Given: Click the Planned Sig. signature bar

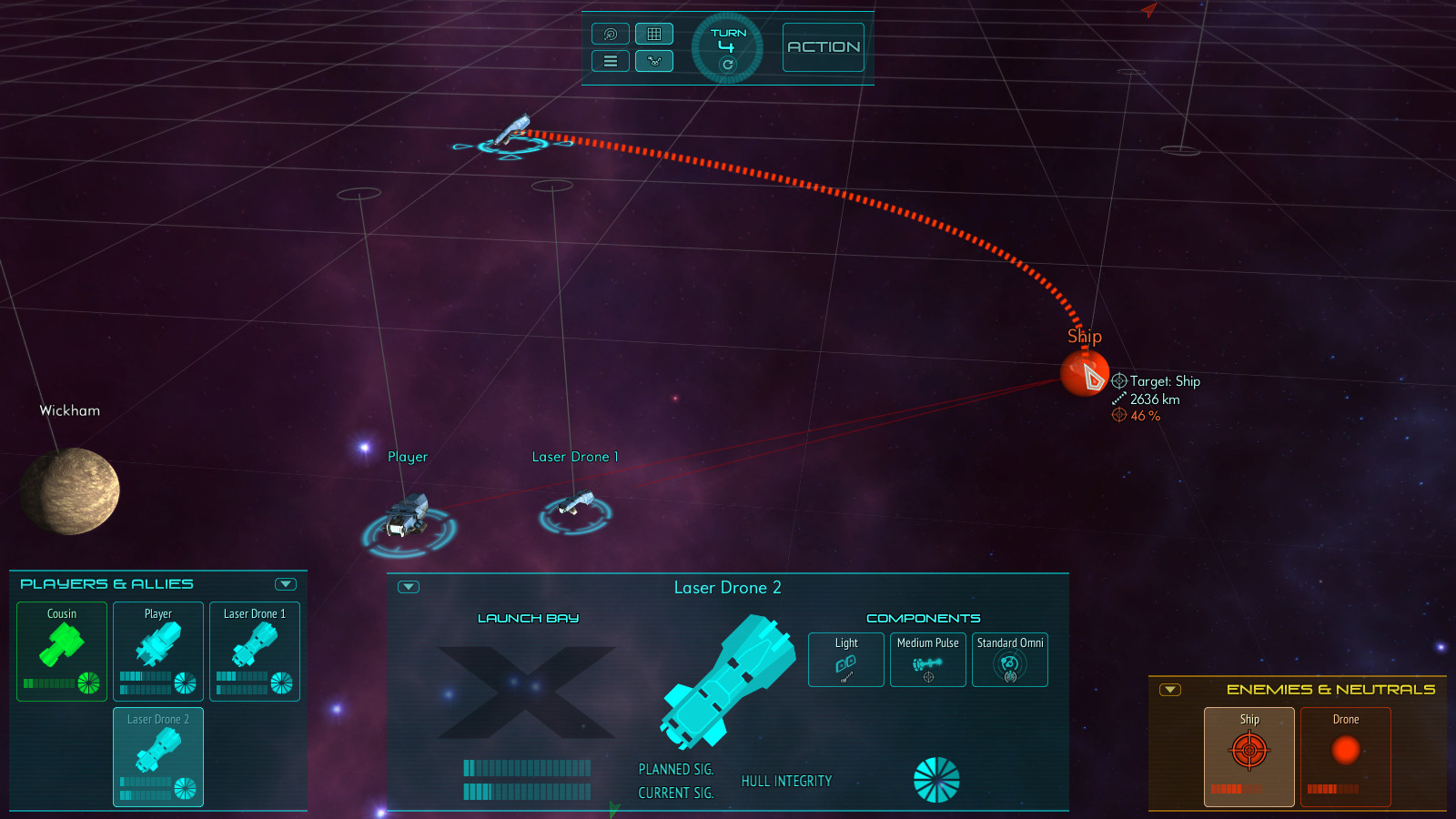Looking at the screenshot, I should click(x=528, y=768).
